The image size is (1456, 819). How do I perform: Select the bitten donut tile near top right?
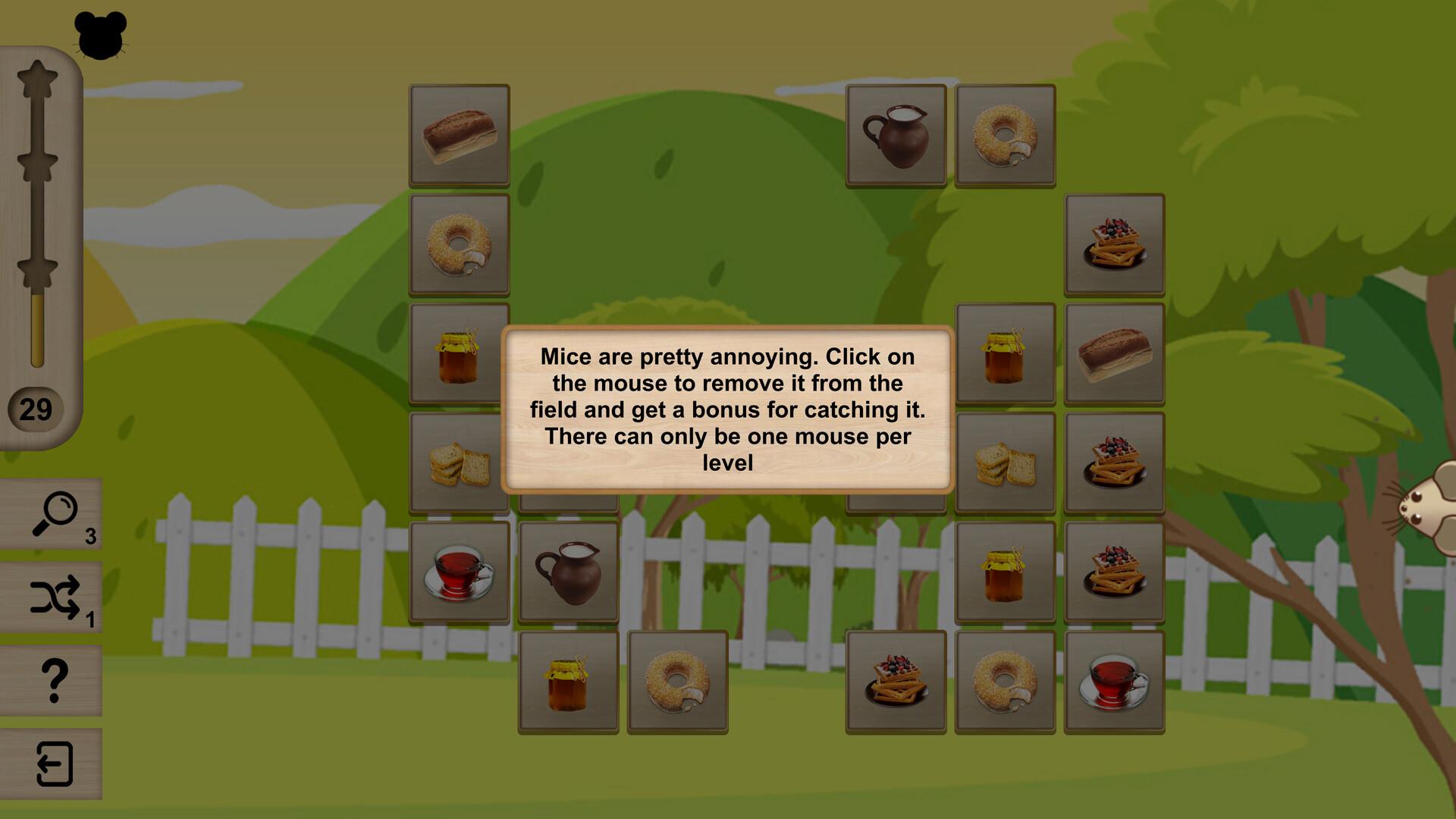coord(1004,134)
